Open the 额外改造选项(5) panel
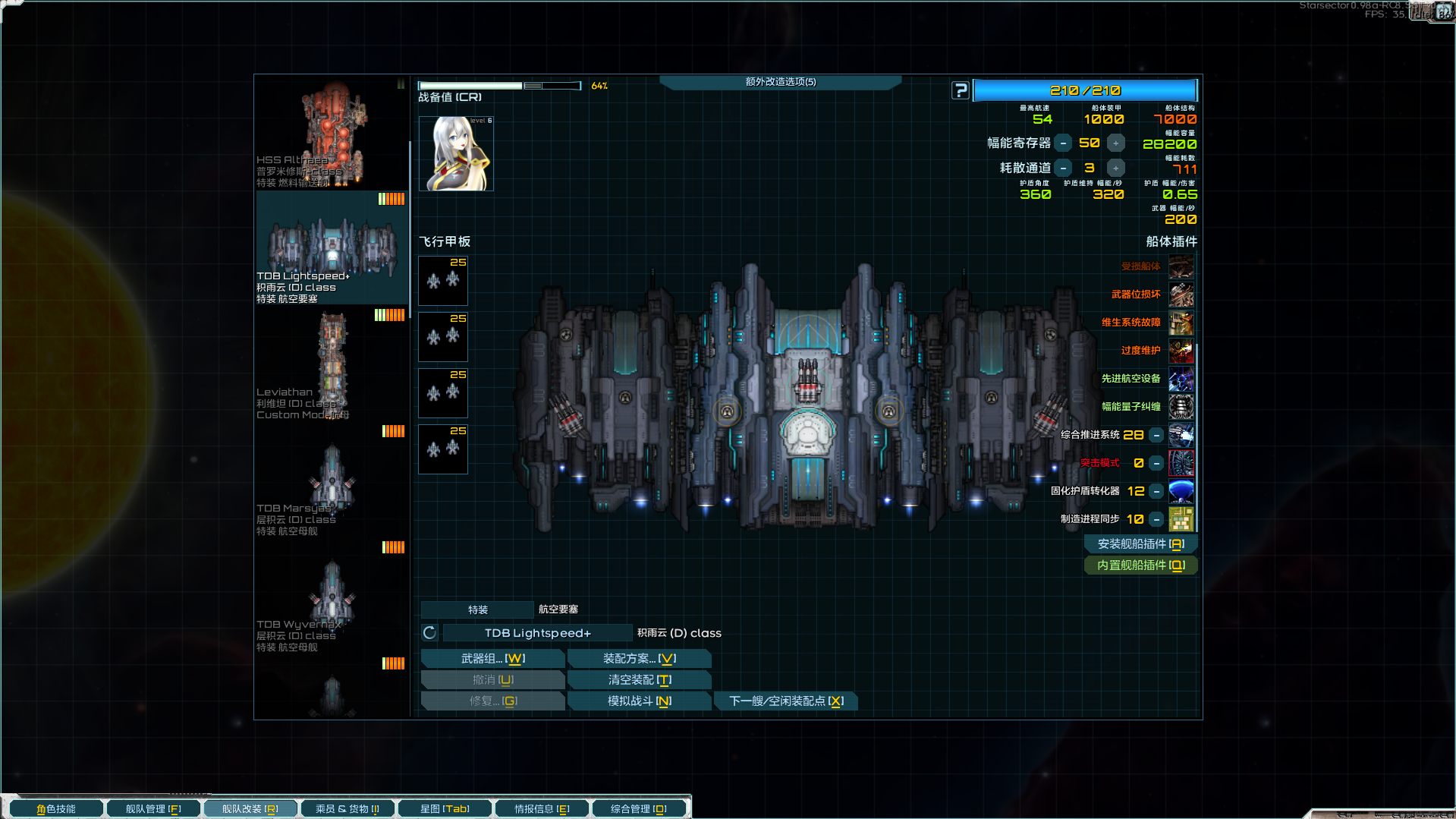1456x819 pixels. [x=780, y=82]
